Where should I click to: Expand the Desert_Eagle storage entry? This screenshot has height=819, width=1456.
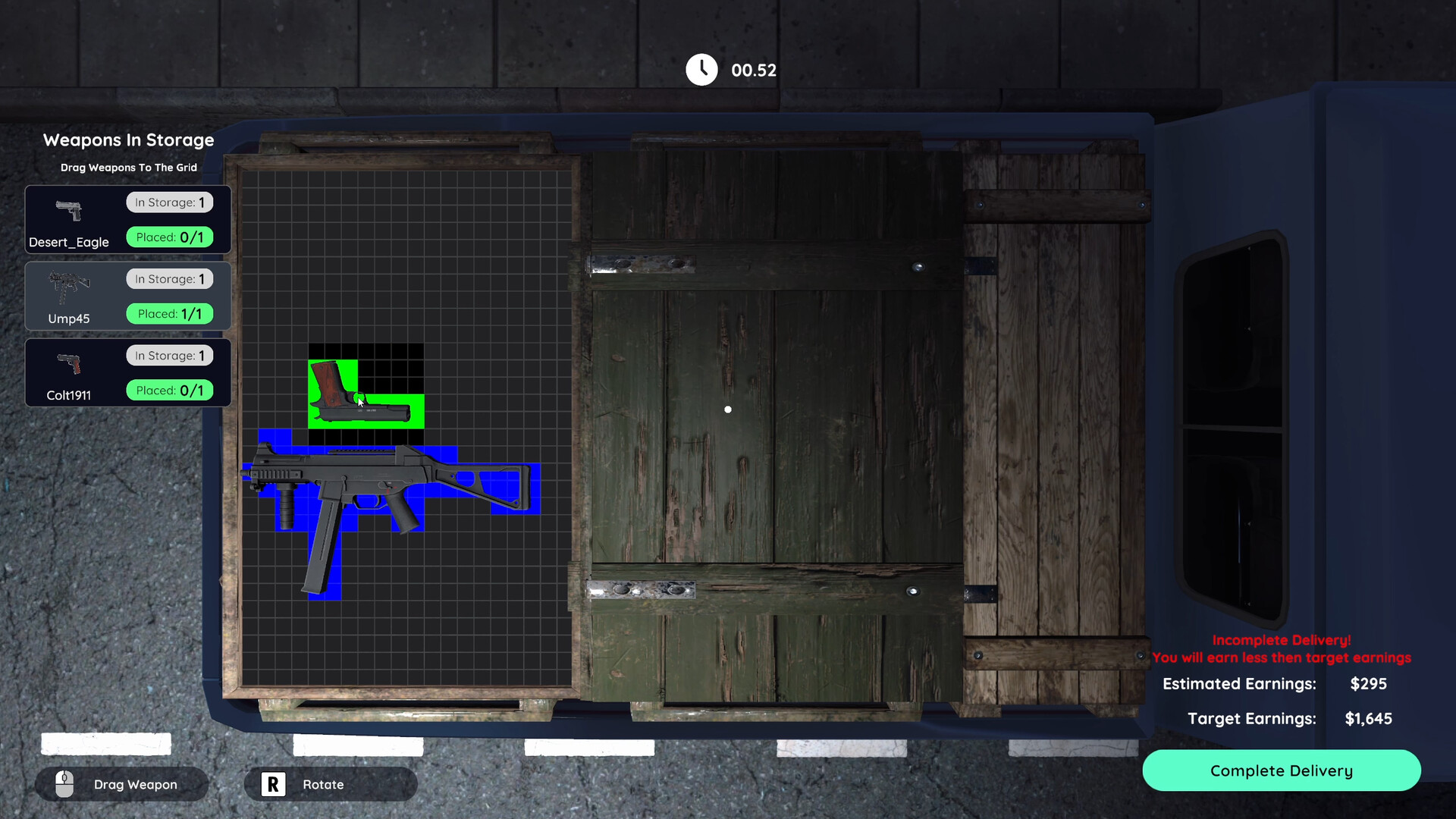pos(127,219)
